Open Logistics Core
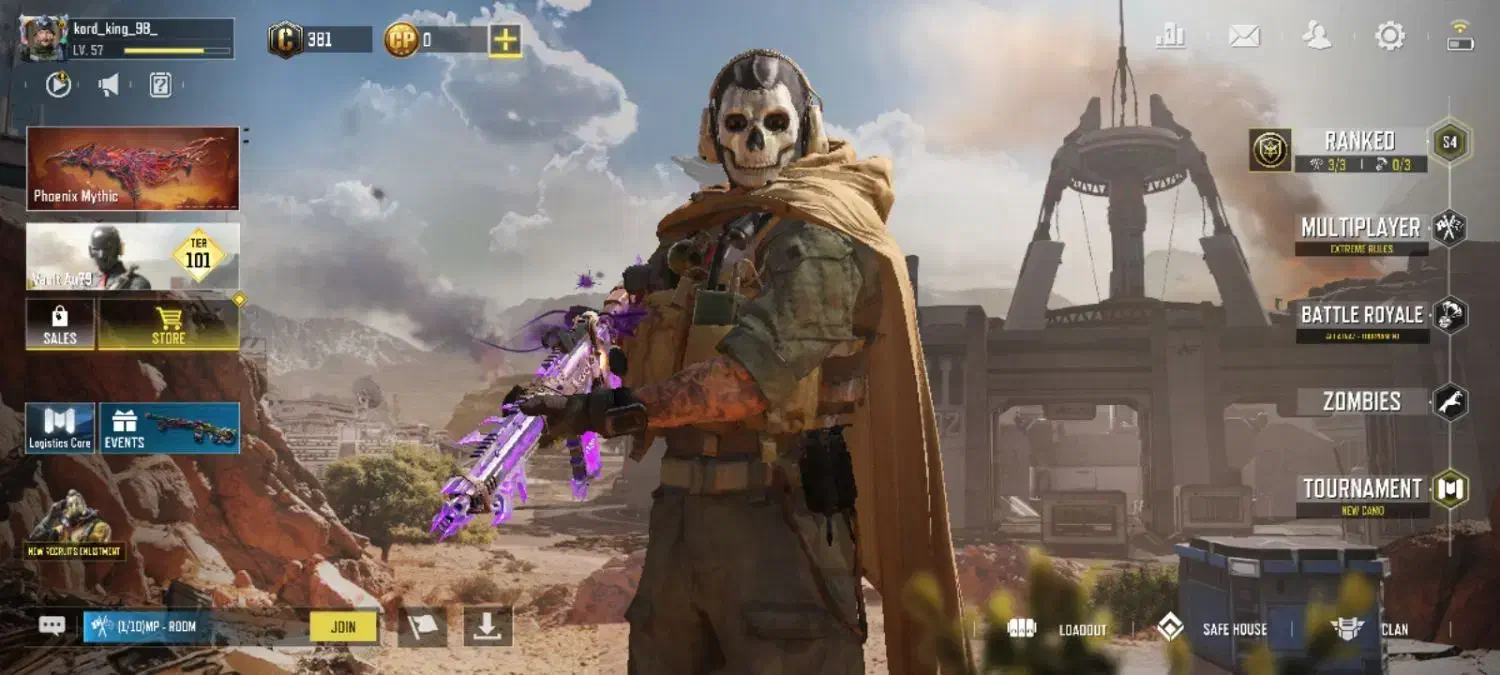The image size is (1500, 675). coord(60,428)
